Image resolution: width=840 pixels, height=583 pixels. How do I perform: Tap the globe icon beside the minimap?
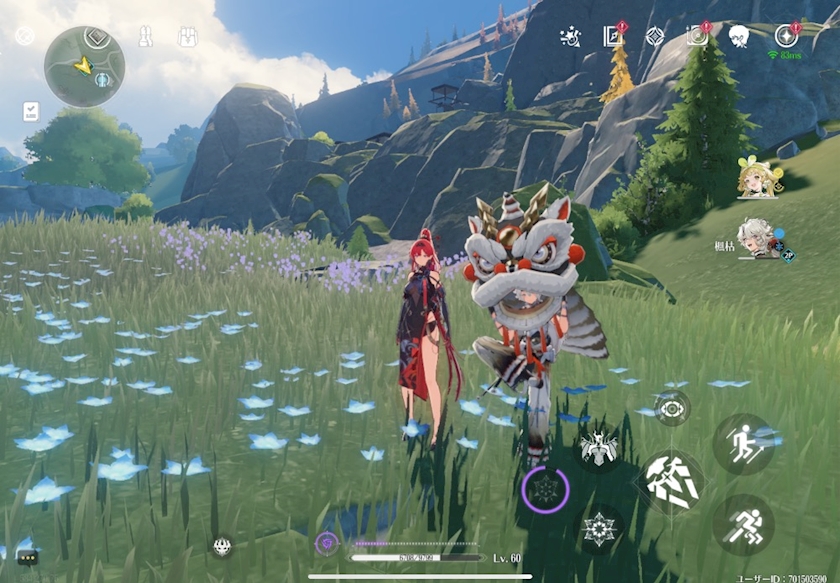(25, 36)
